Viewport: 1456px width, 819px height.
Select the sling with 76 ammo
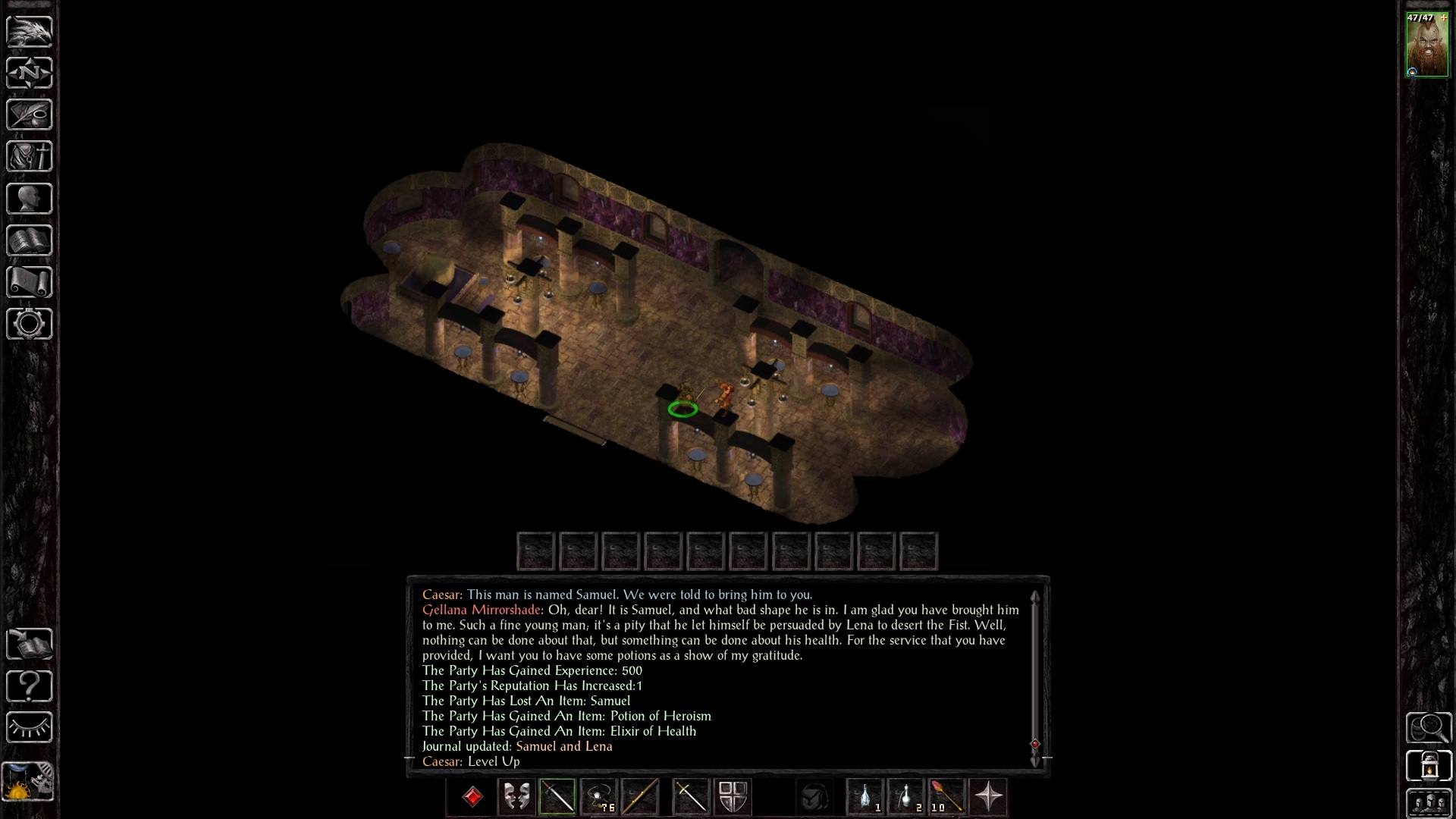[599, 797]
